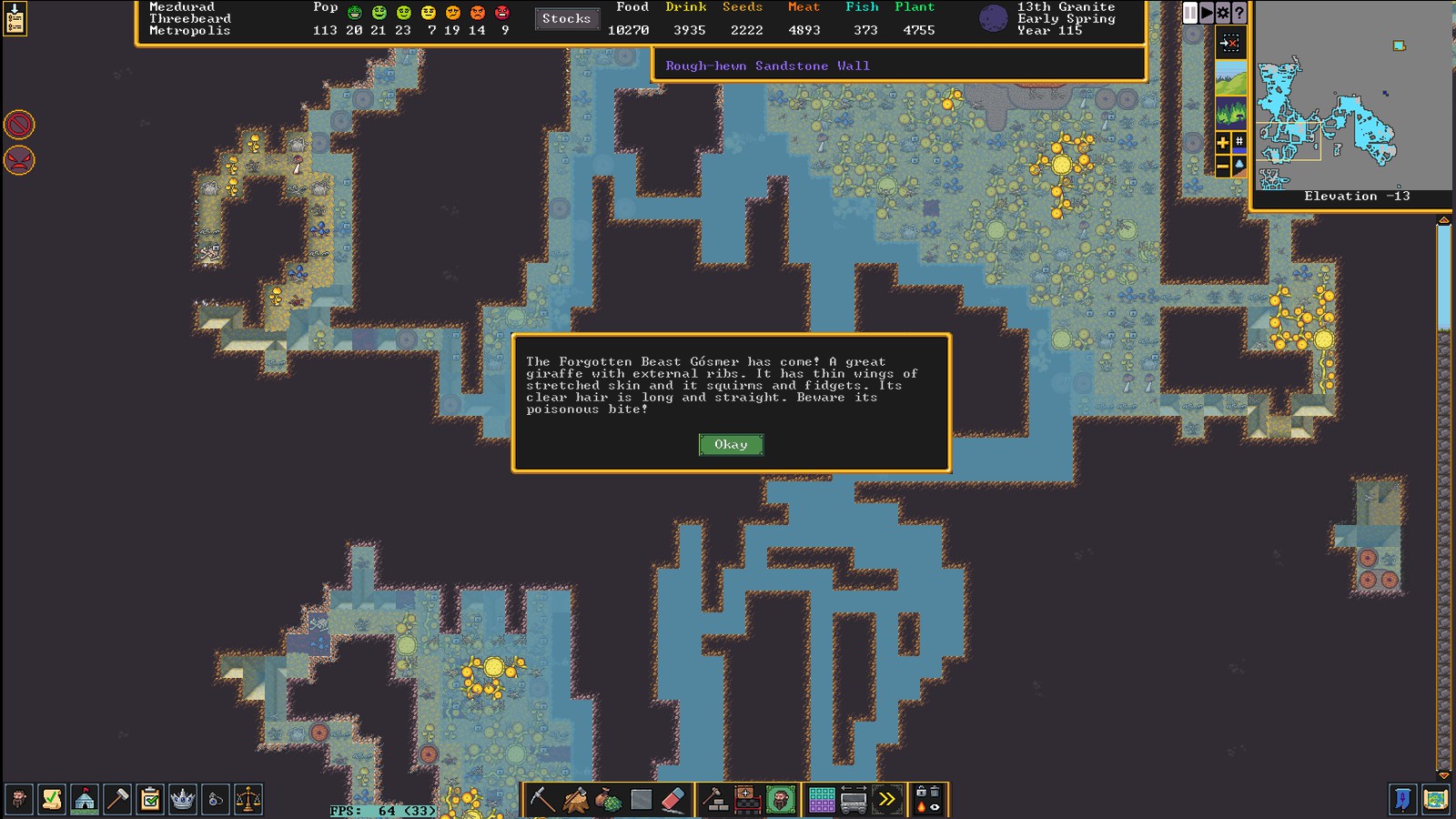Zoom out with the yellow minus button
The image size is (1456, 819).
tap(1222, 166)
